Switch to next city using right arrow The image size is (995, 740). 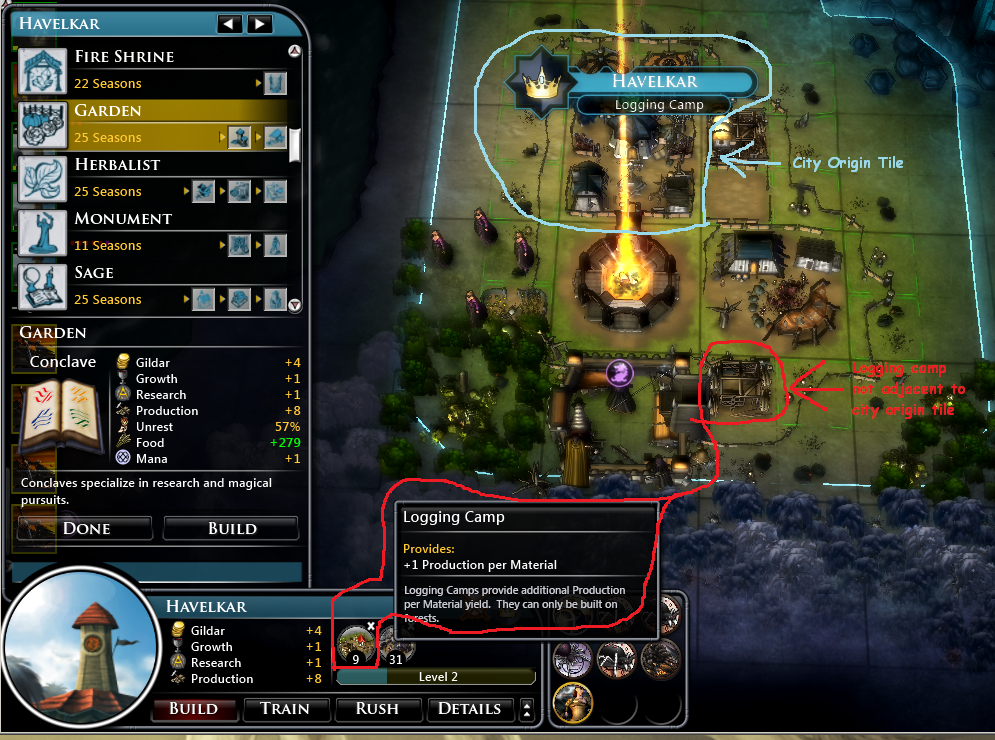click(259, 23)
